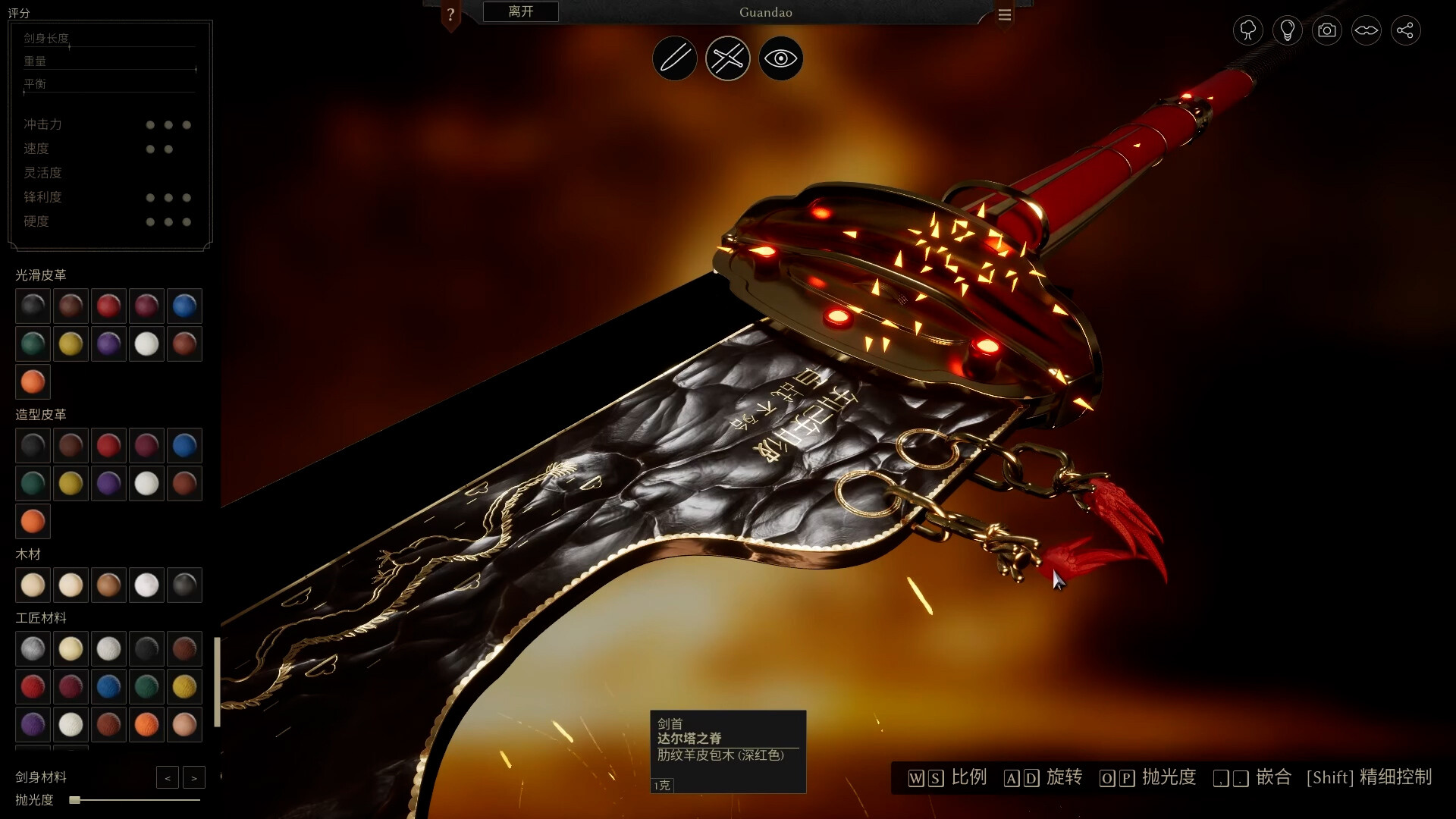Click the lighting lightbulb icon
Image resolution: width=1456 pixels, height=819 pixels.
click(1287, 30)
